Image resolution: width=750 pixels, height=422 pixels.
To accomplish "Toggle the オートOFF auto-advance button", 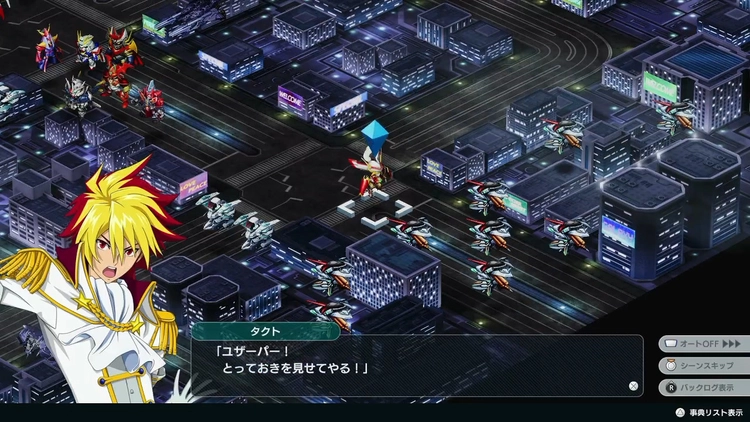I will click(x=704, y=343).
